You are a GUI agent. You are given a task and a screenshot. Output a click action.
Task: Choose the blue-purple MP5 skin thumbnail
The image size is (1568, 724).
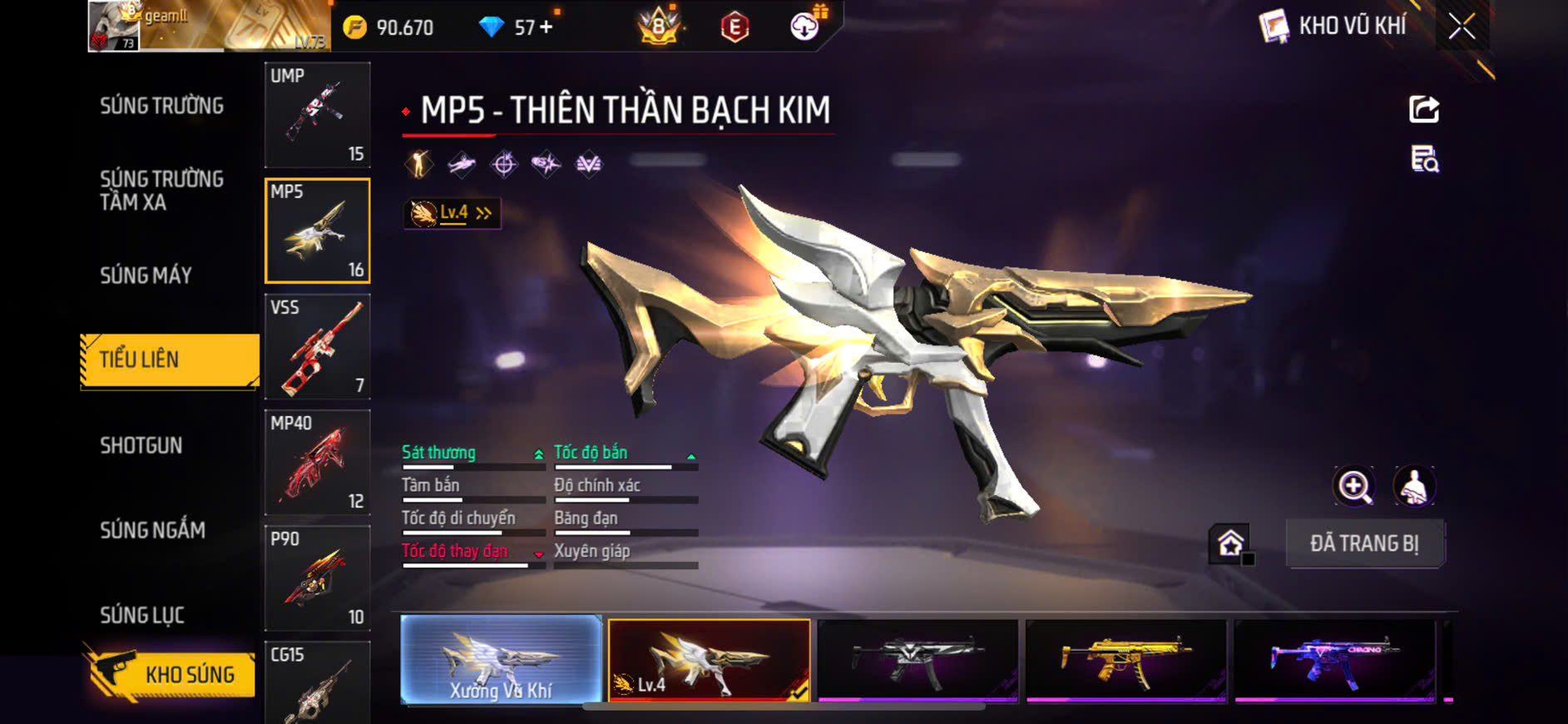(1334, 660)
